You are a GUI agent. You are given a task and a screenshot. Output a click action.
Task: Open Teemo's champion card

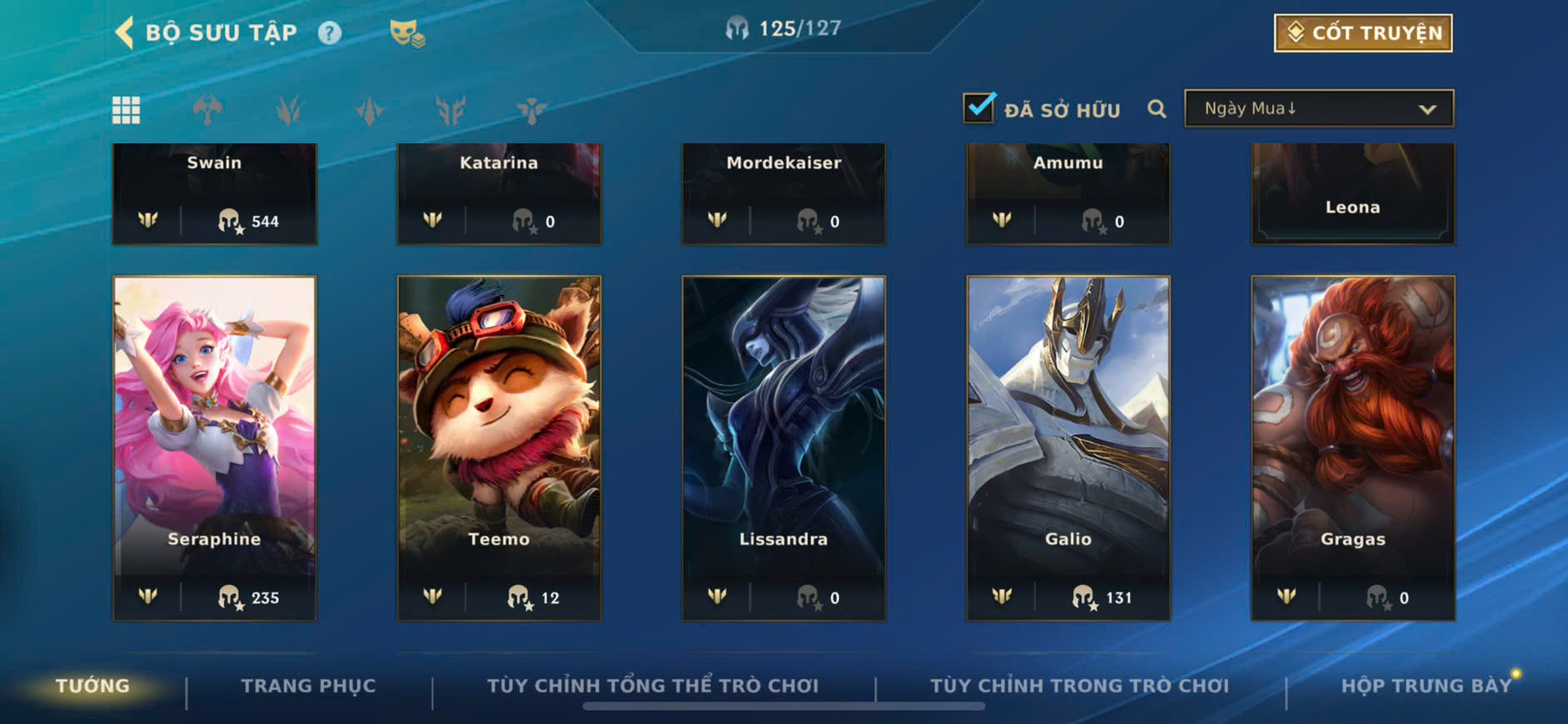499,448
